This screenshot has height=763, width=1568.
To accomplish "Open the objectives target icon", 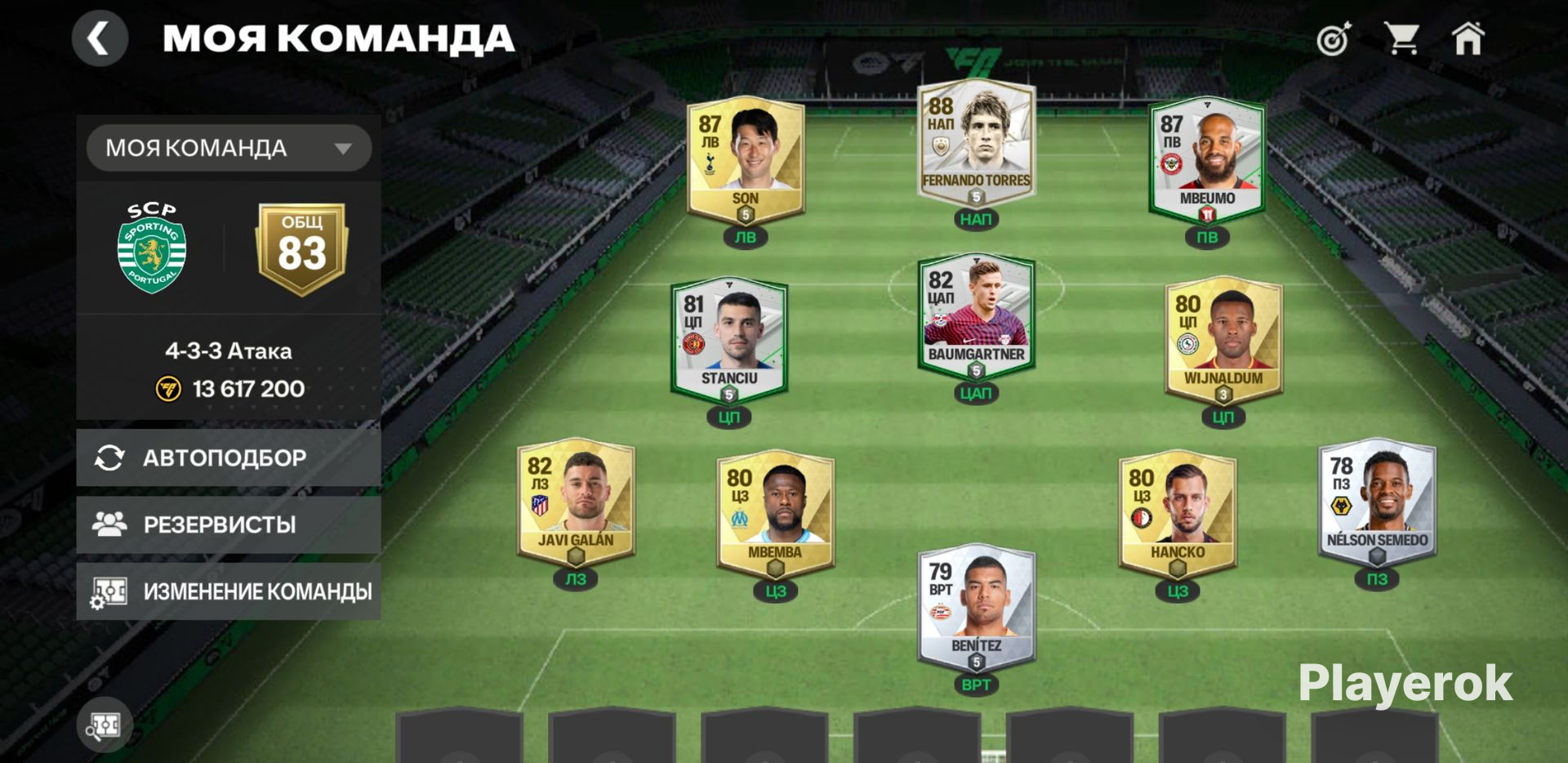I will point(1334,39).
